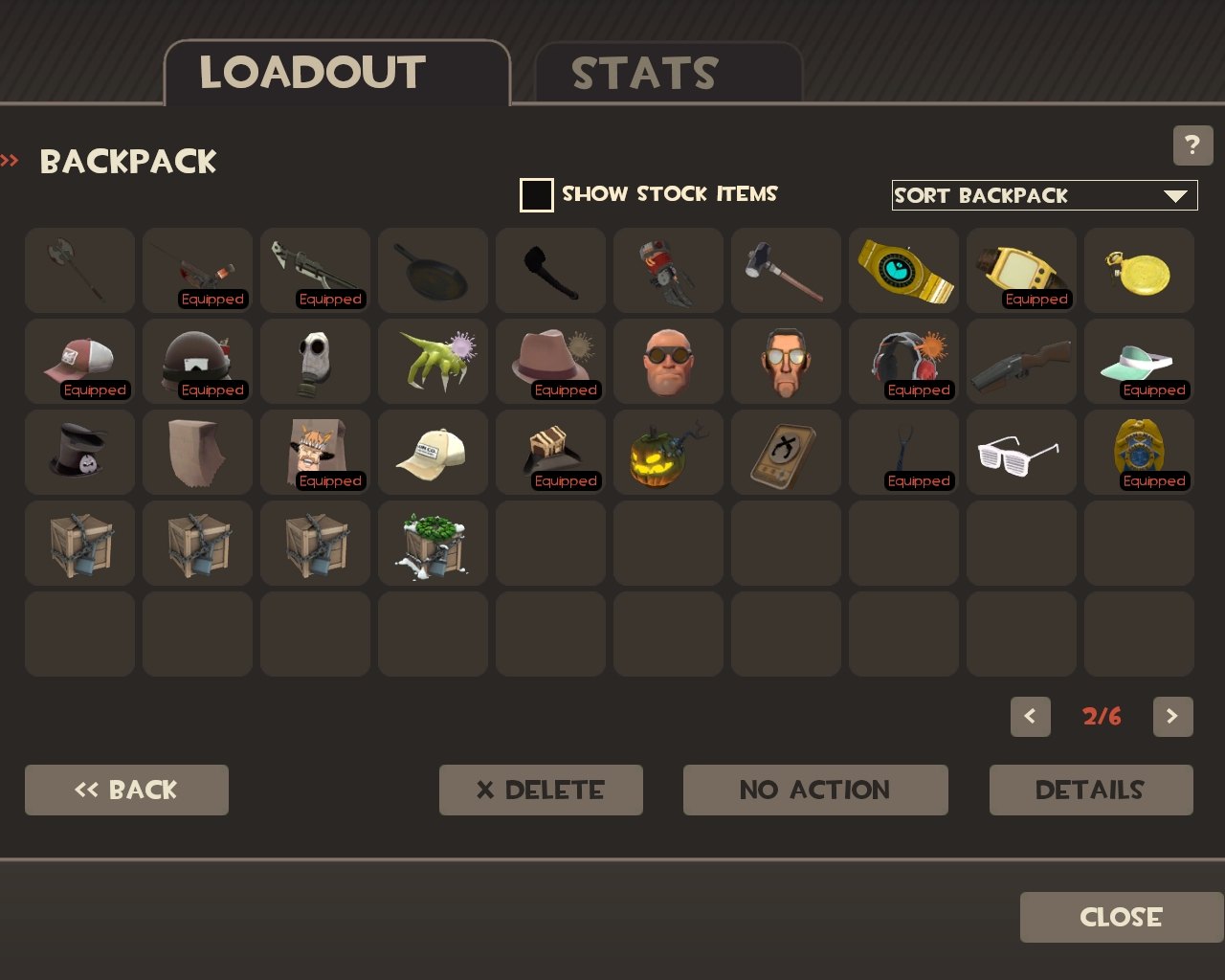Choose the Delete button
Screen dimensions: 1225x980
541,791
